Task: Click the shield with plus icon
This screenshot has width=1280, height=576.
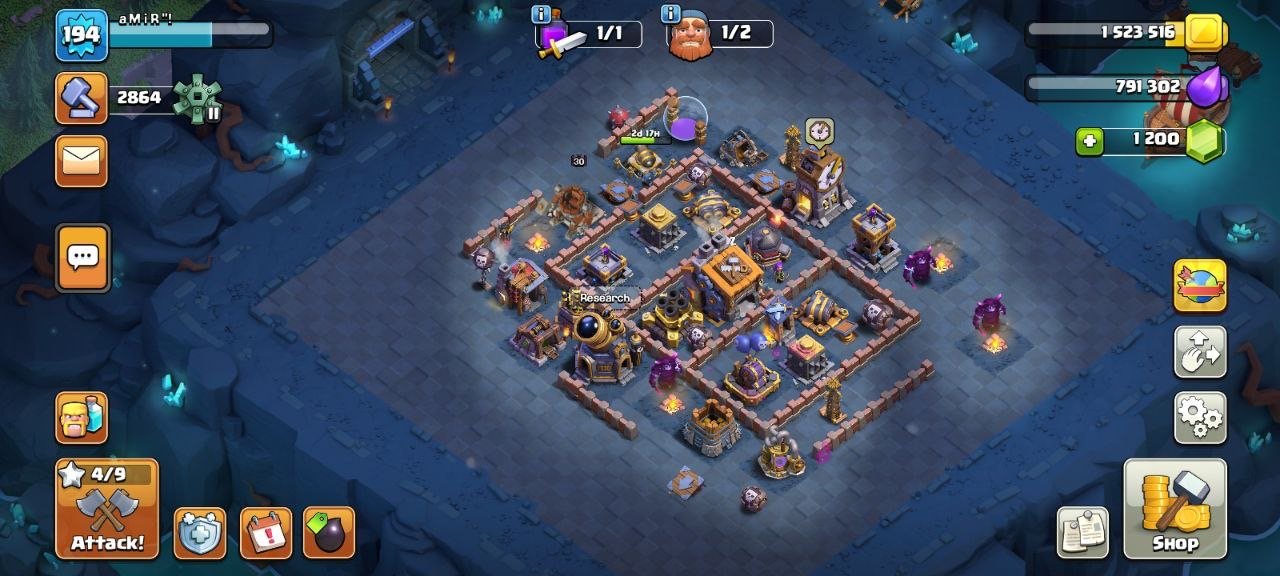Action: coord(199,533)
